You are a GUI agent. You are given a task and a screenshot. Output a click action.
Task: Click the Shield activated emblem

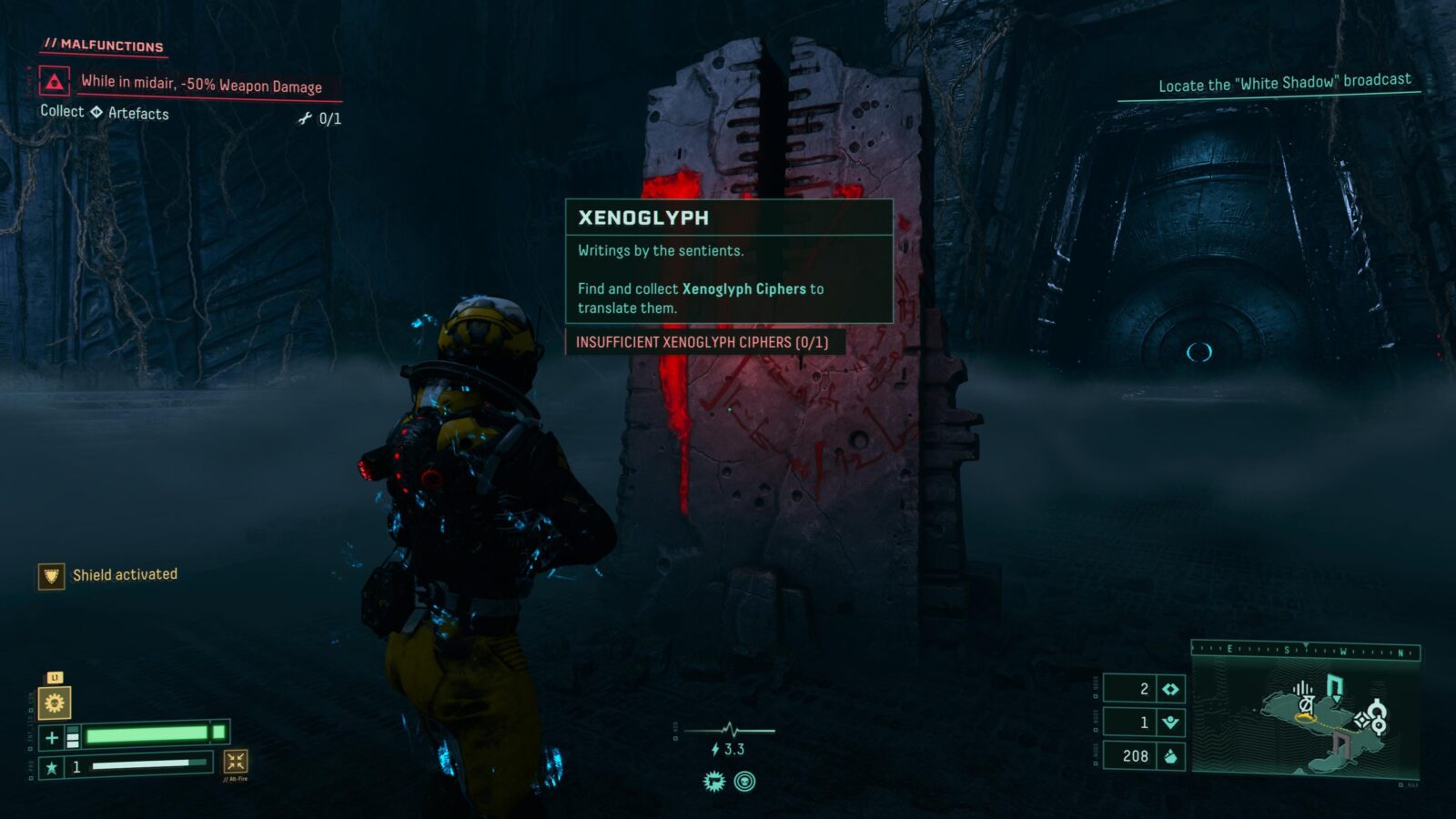click(49, 575)
